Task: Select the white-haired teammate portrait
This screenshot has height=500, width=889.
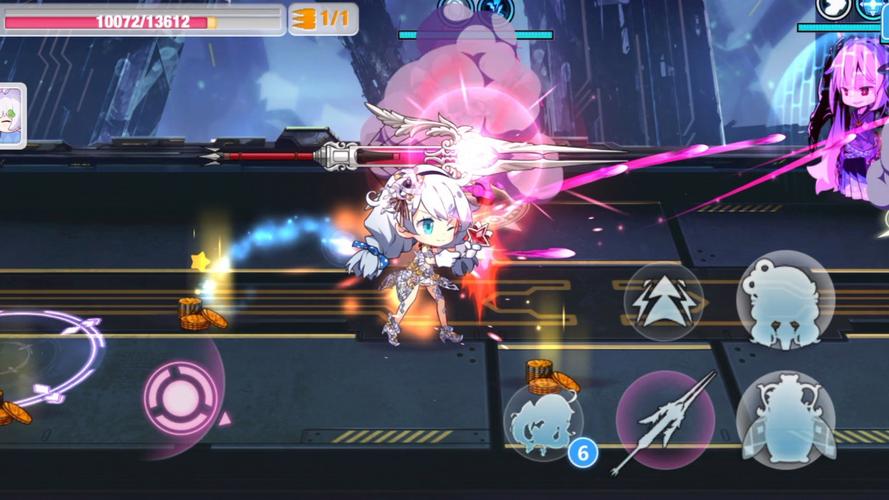Action: (11, 115)
